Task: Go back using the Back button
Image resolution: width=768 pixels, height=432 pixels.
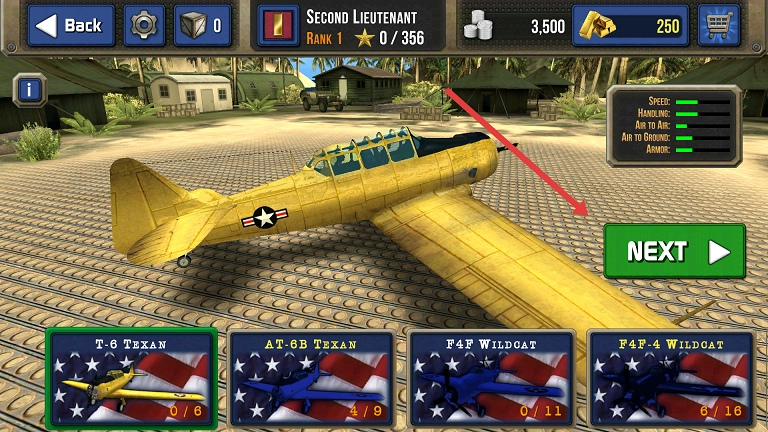Action: click(x=71, y=26)
